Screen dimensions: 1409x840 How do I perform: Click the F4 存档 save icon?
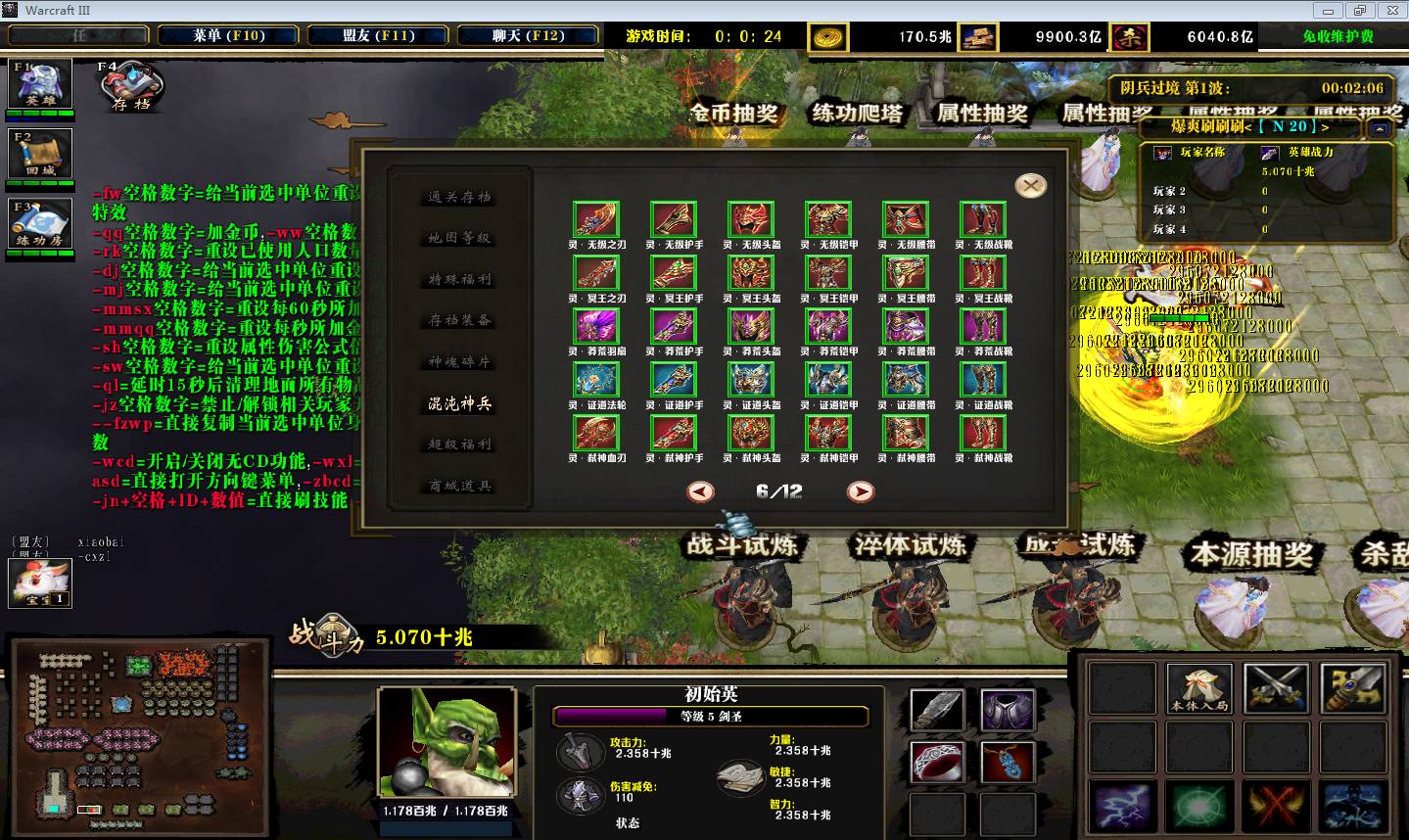tap(132, 88)
